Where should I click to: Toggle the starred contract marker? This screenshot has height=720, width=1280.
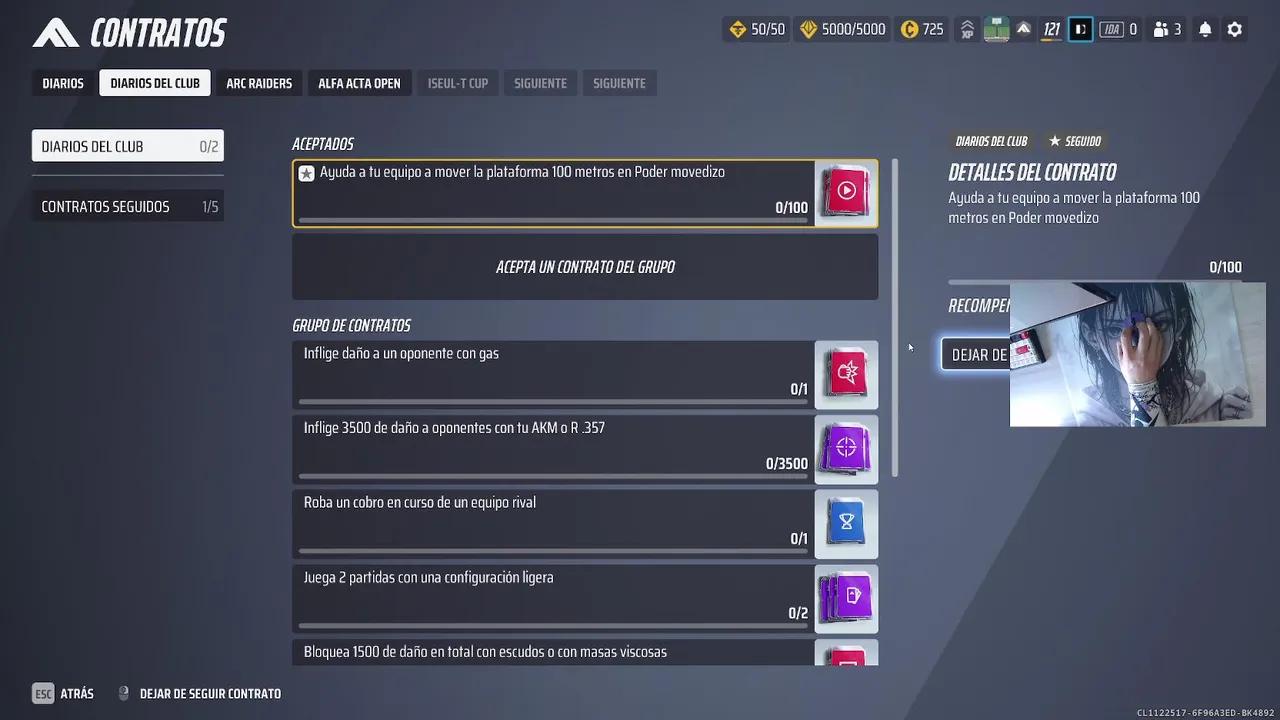[x=306, y=172]
